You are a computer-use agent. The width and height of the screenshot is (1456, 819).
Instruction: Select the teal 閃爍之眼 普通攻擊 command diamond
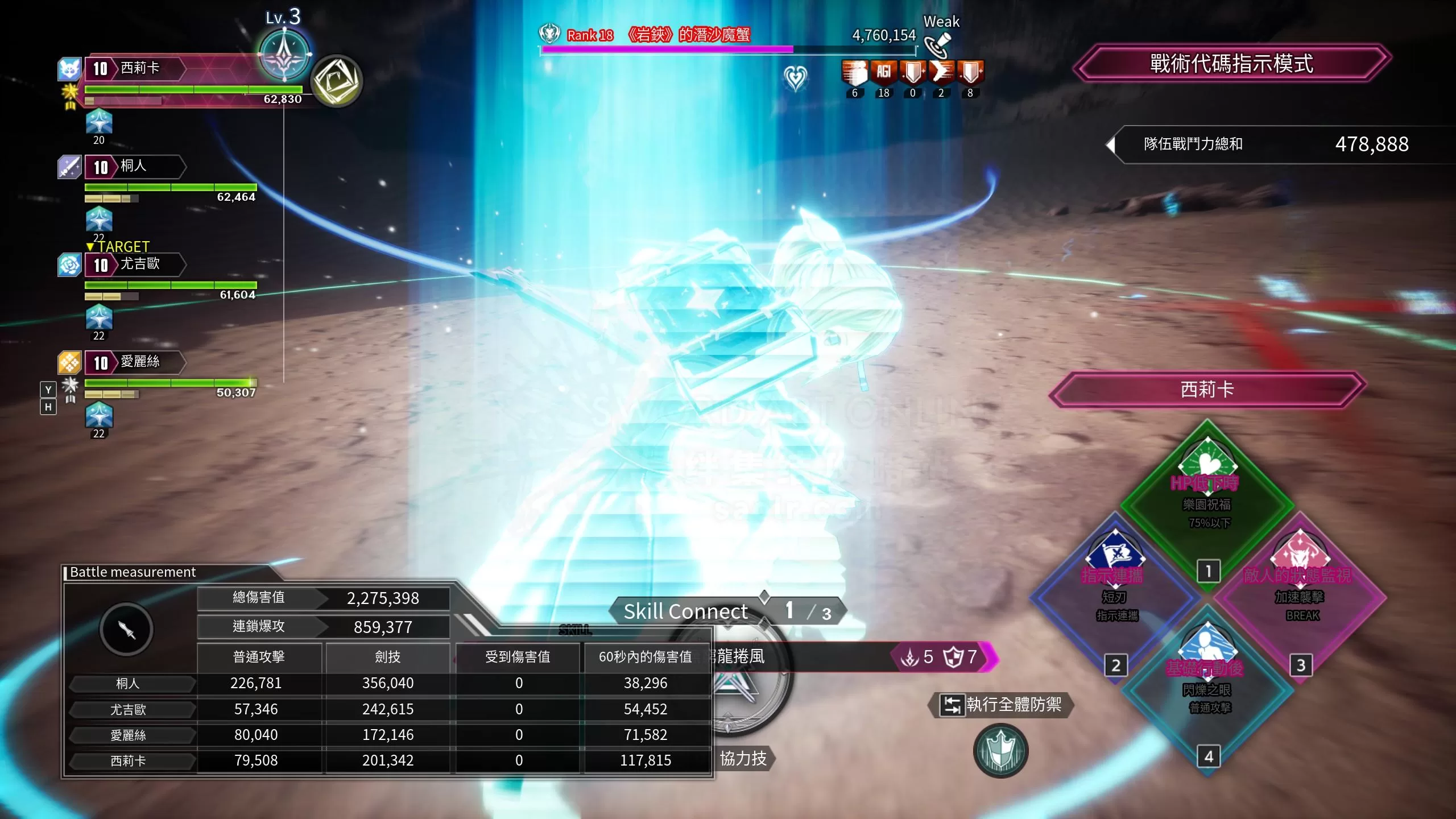point(1207,689)
